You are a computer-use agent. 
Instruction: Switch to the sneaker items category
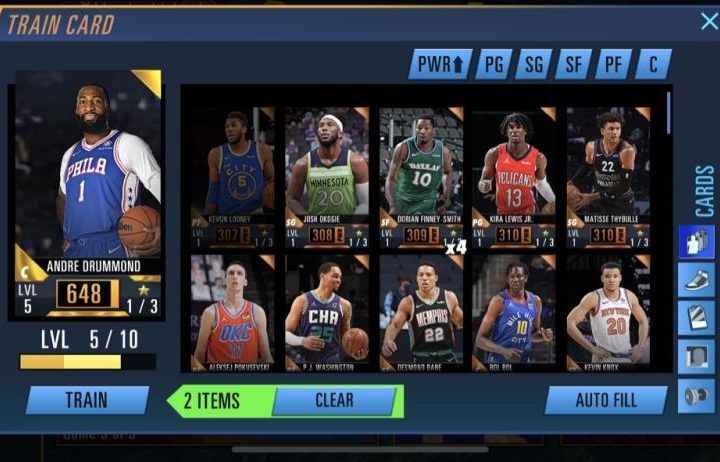695,280
